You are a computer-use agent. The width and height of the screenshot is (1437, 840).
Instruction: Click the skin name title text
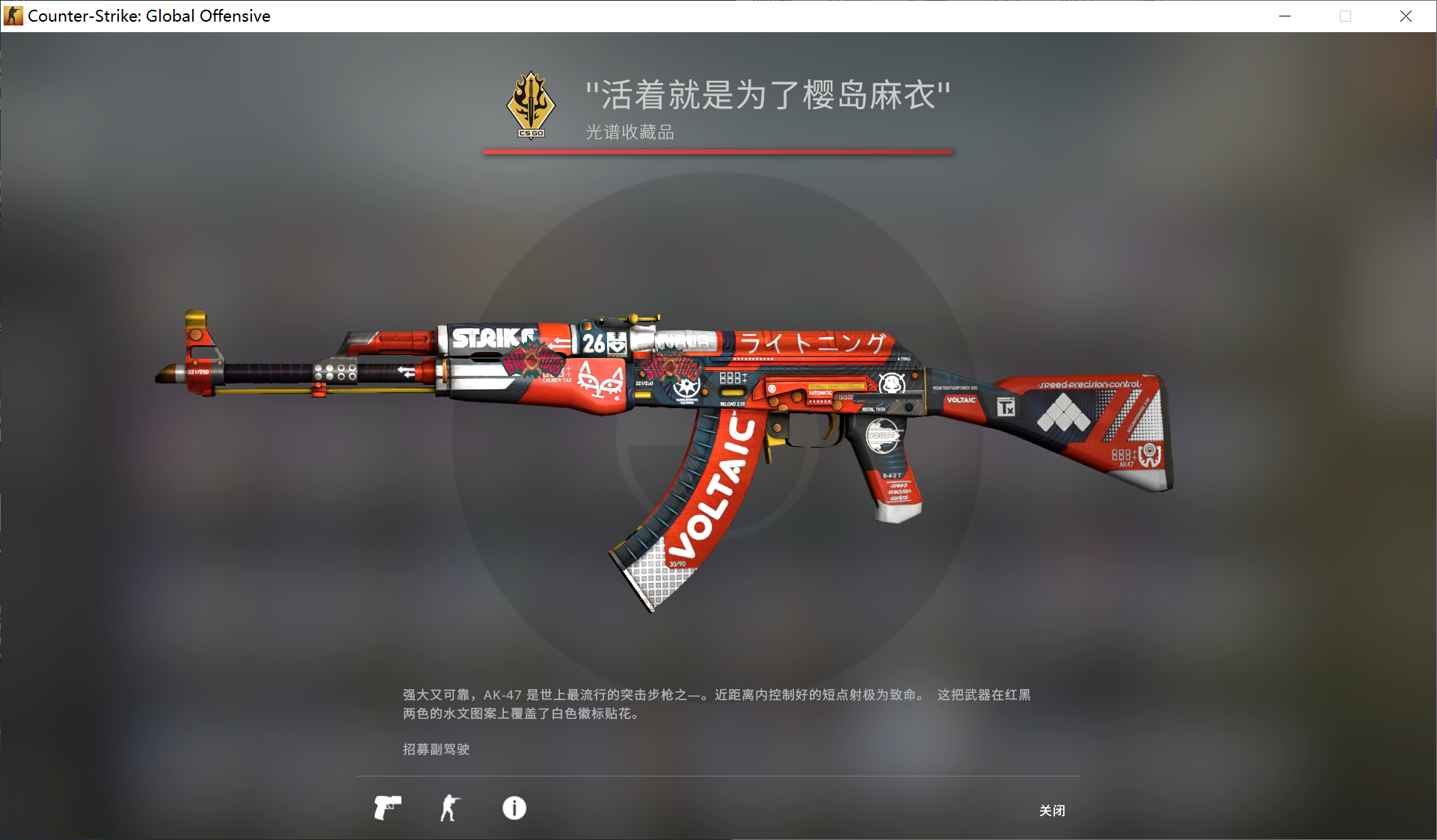(768, 95)
